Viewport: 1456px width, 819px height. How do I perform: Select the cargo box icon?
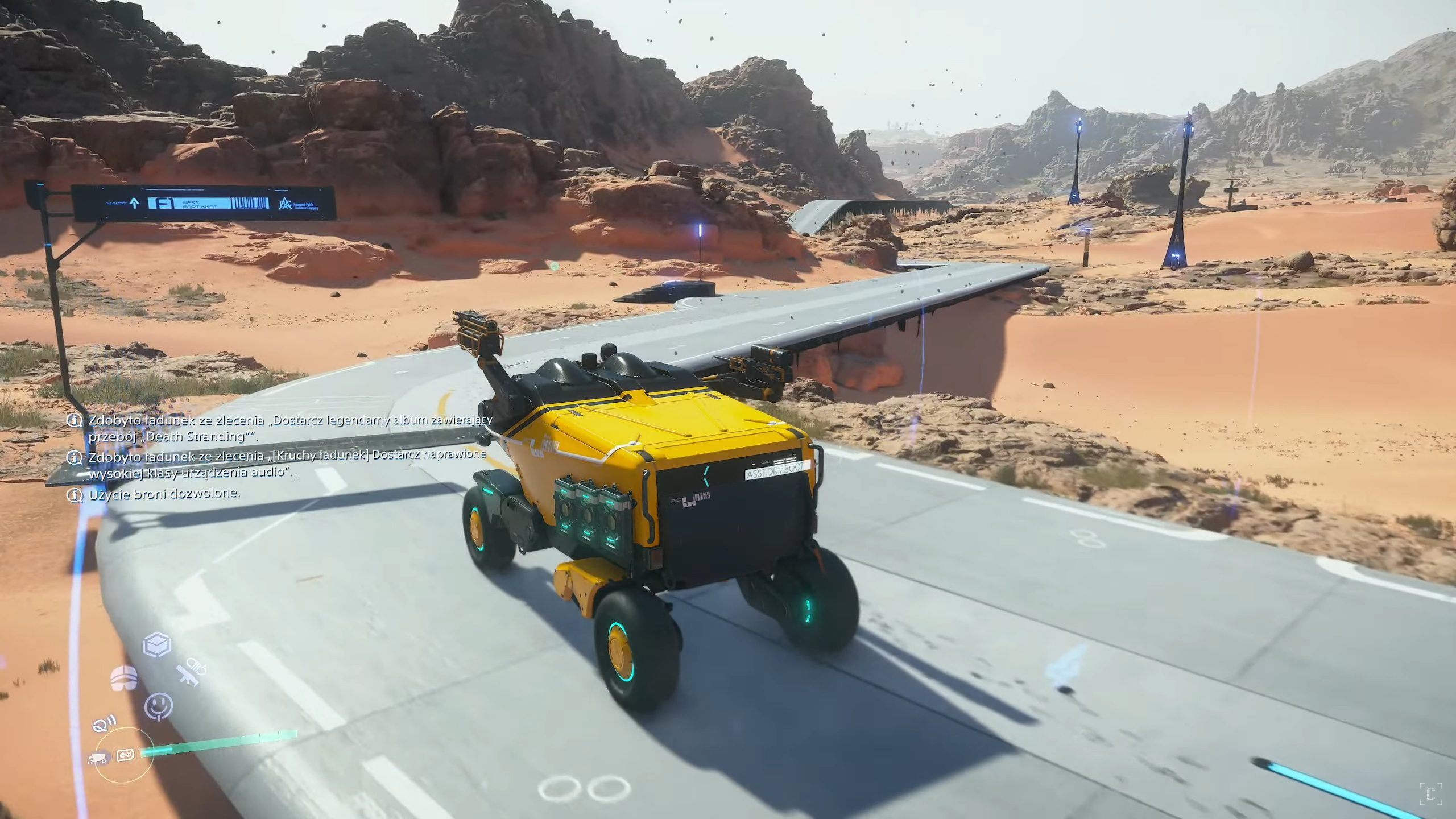pos(157,645)
